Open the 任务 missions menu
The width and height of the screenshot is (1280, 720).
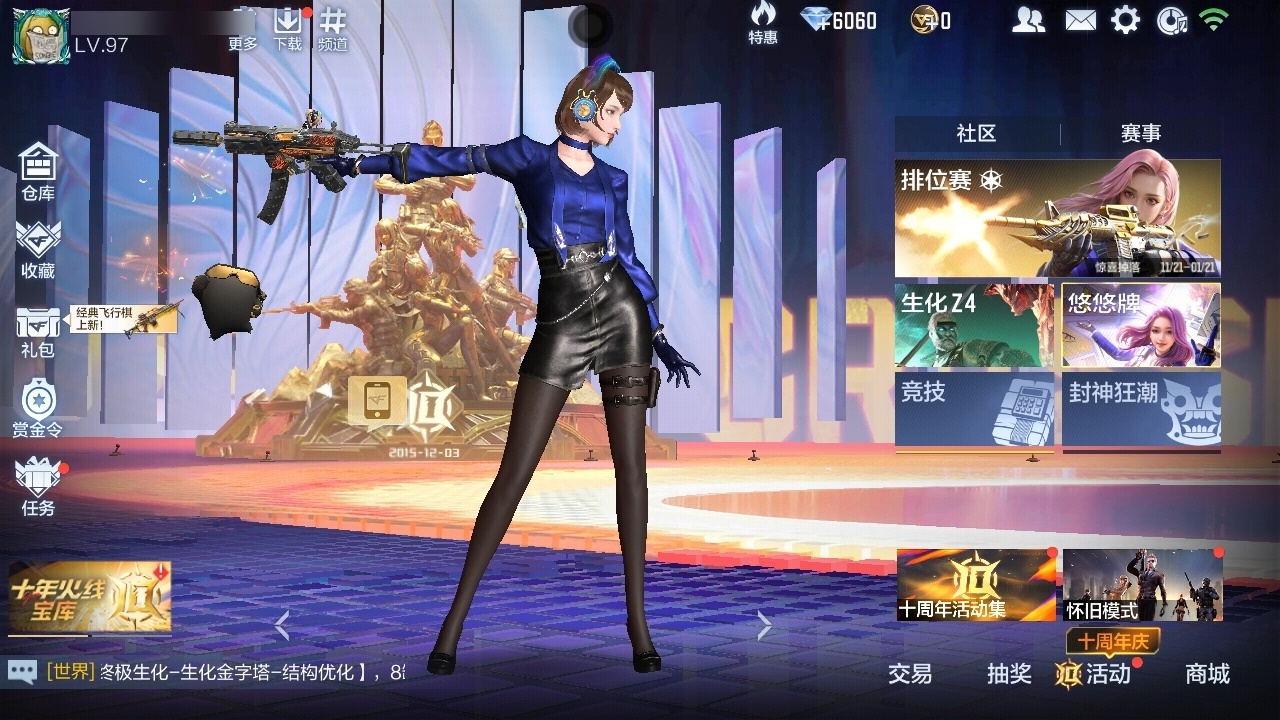[x=38, y=487]
